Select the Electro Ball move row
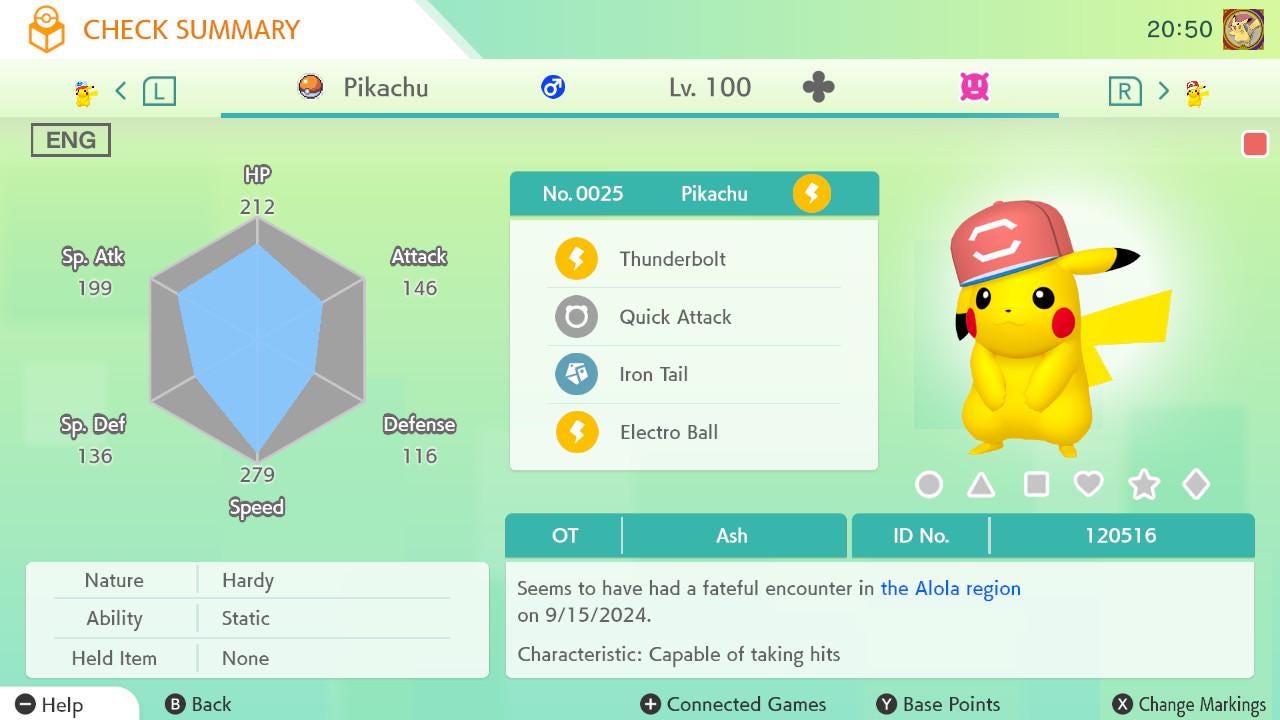This screenshot has width=1280, height=720. (693, 432)
